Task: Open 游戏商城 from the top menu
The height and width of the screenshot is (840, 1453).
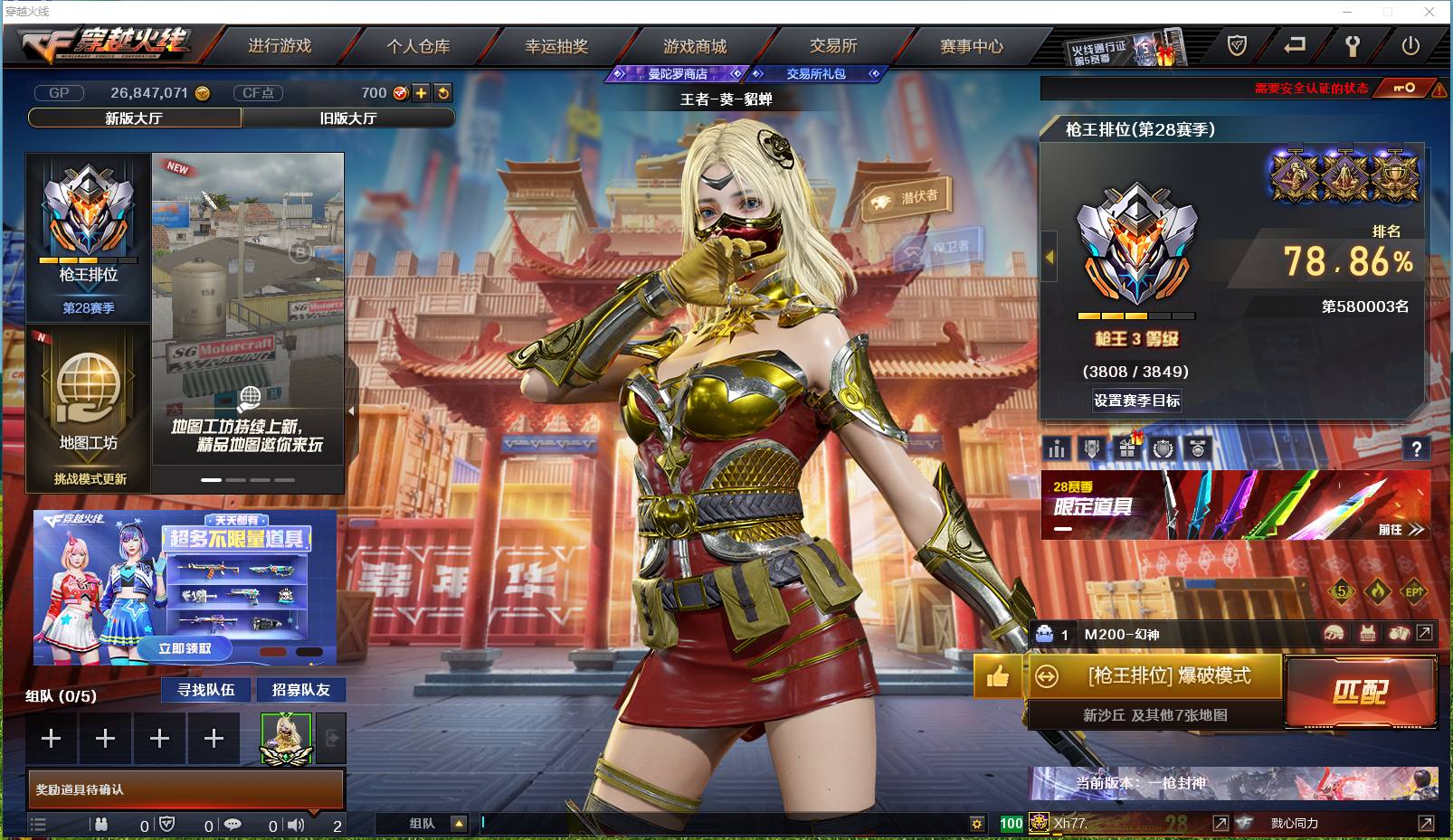Action: pyautogui.click(x=698, y=46)
